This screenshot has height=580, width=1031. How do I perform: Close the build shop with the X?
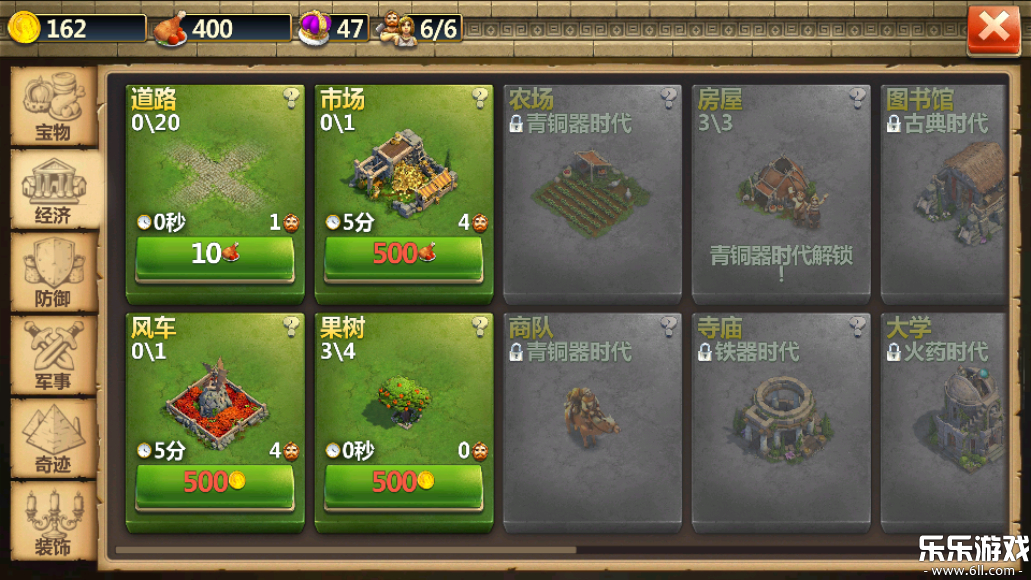(993, 29)
